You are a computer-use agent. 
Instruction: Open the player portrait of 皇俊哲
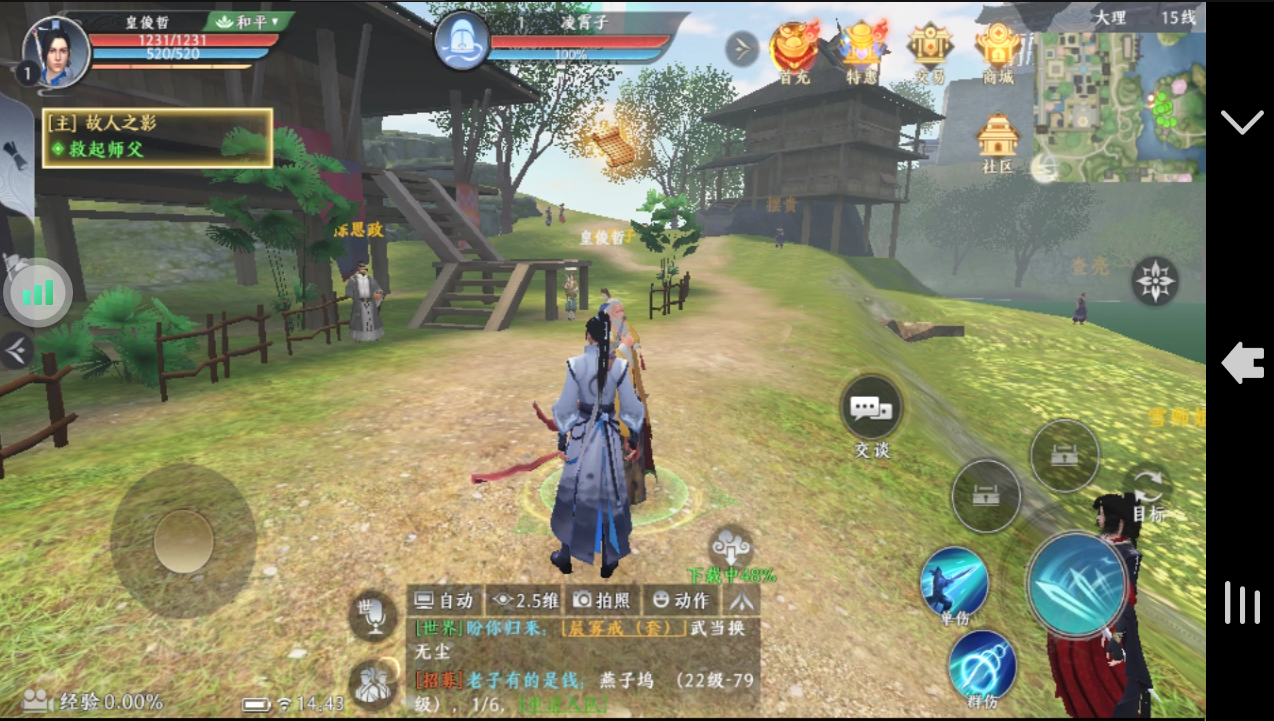pos(56,50)
